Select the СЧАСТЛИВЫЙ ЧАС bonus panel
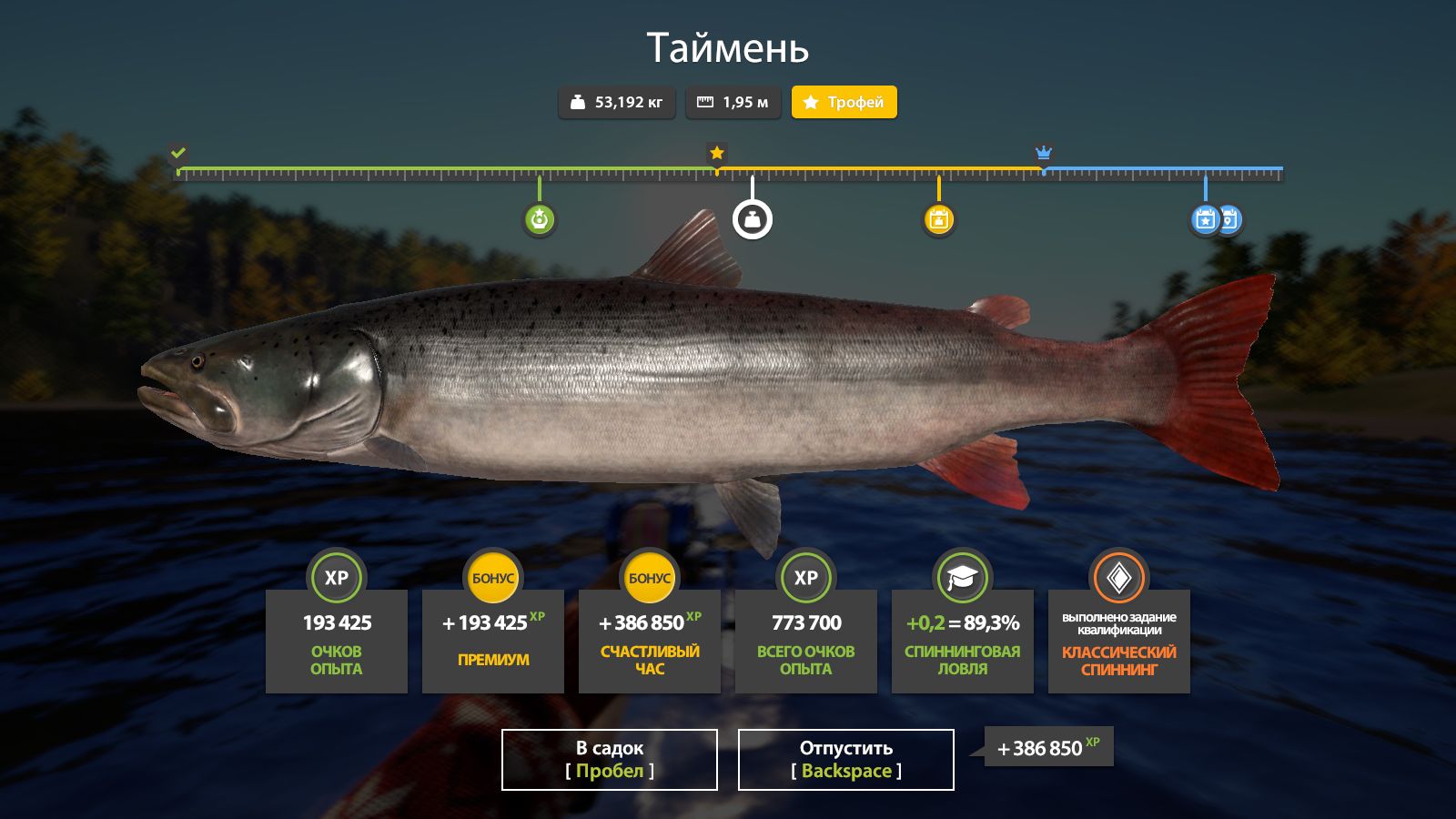 coord(649,640)
